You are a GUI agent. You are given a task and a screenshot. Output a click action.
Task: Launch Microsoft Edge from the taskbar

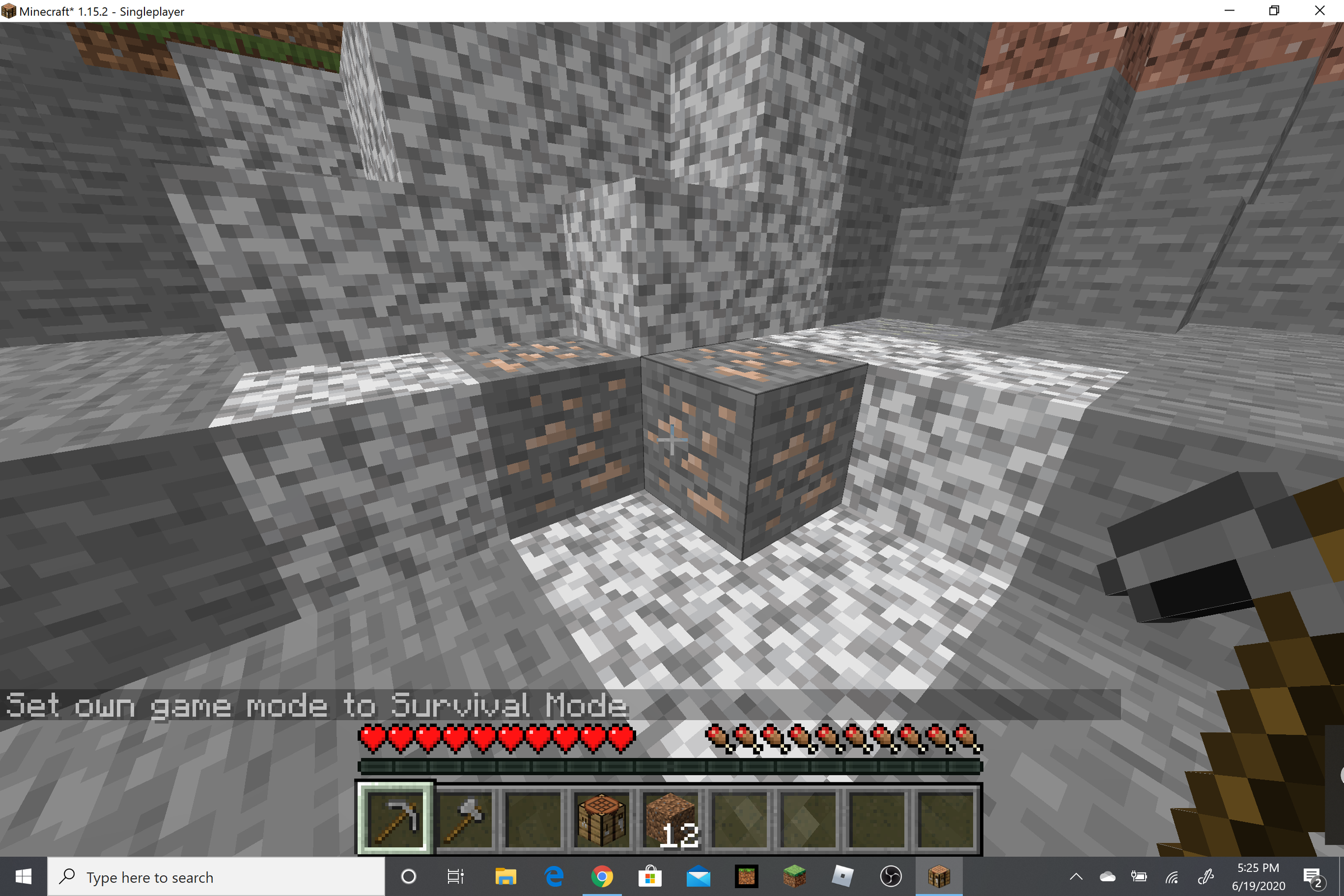click(554, 876)
